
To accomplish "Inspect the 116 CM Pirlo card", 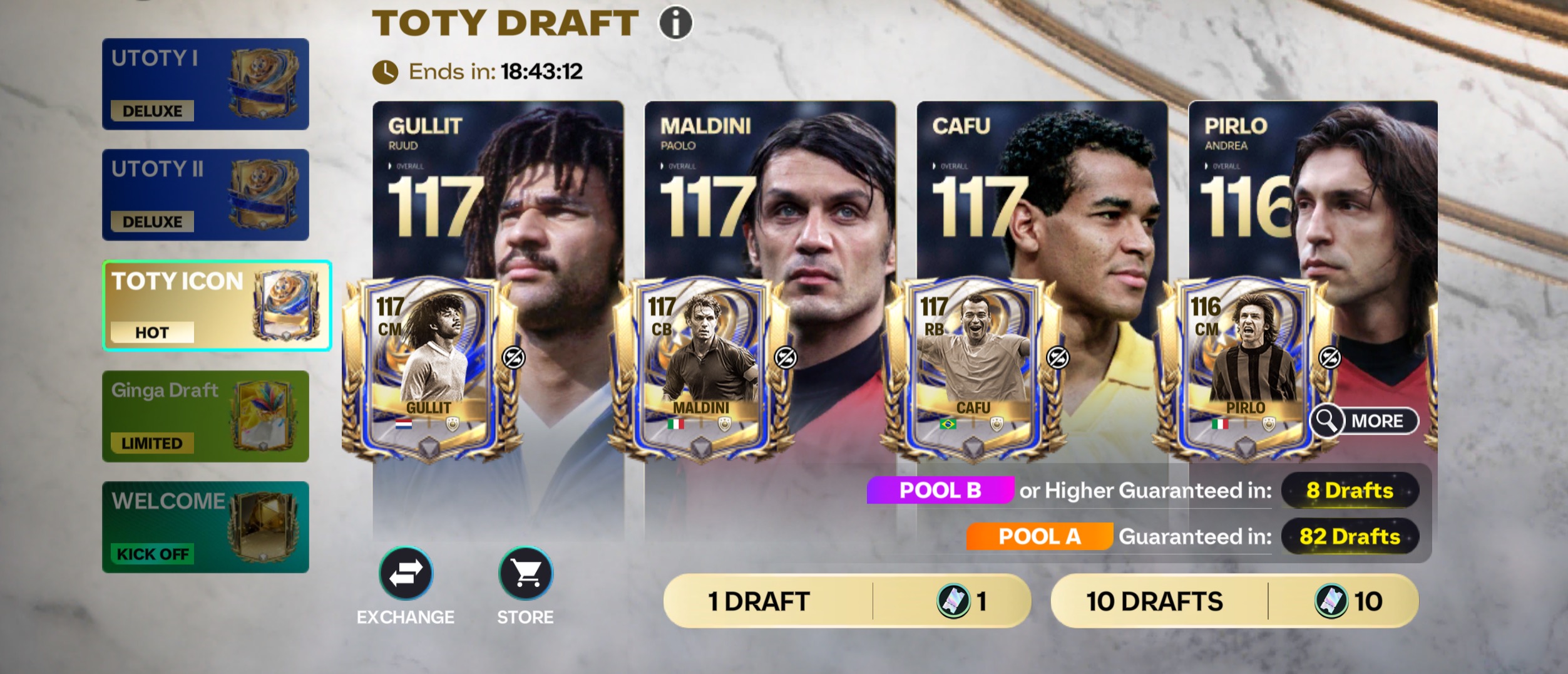I will 1245,370.
